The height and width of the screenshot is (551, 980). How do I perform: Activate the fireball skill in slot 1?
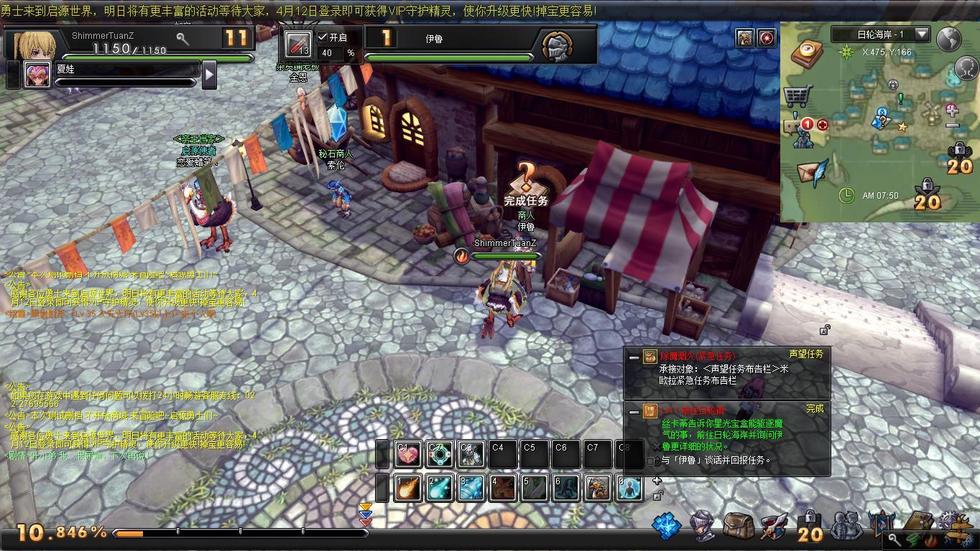pyautogui.click(x=407, y=488)
